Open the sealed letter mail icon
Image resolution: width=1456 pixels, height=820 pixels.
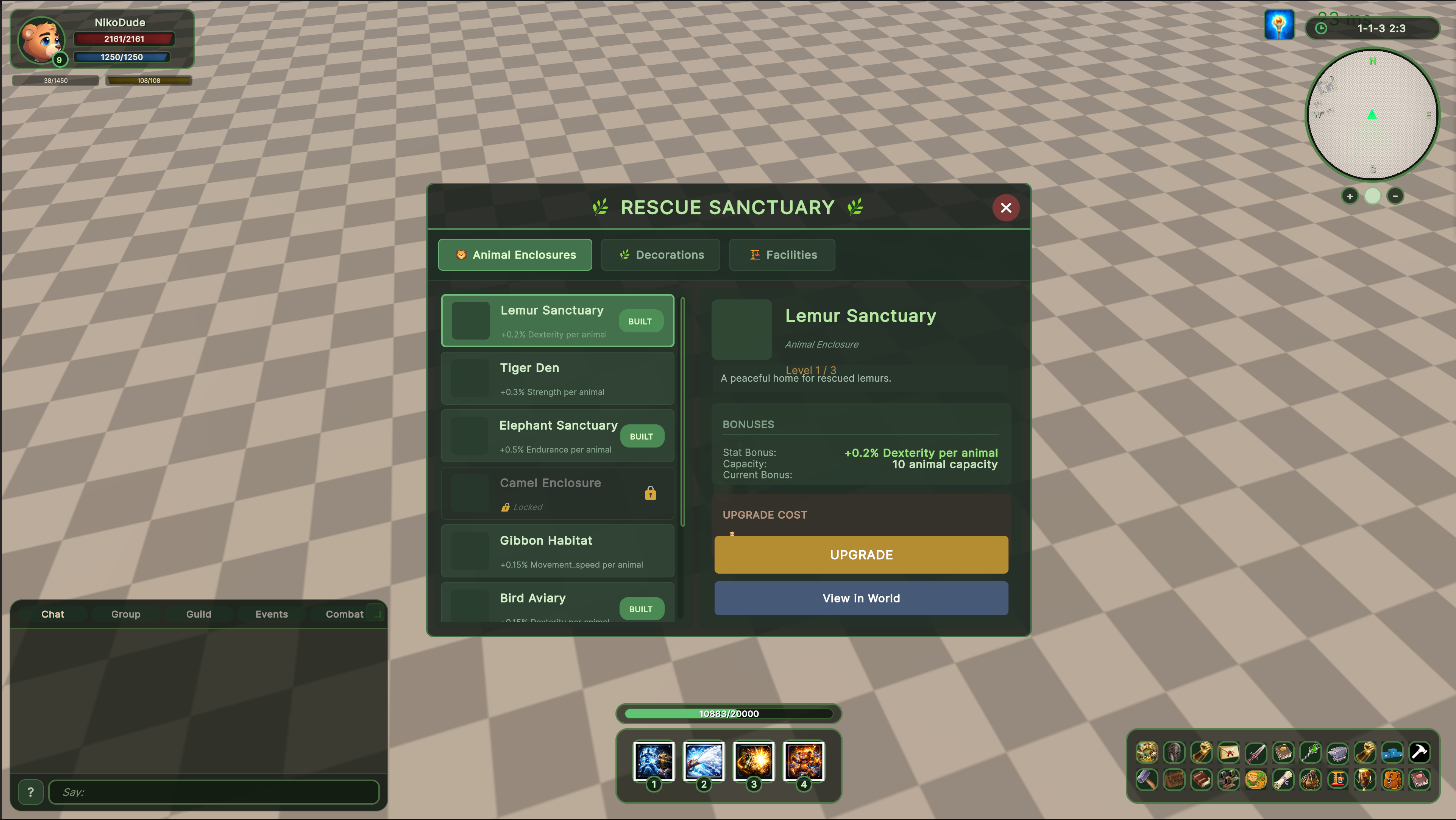pyautogui.click(x=1228, y=752)
